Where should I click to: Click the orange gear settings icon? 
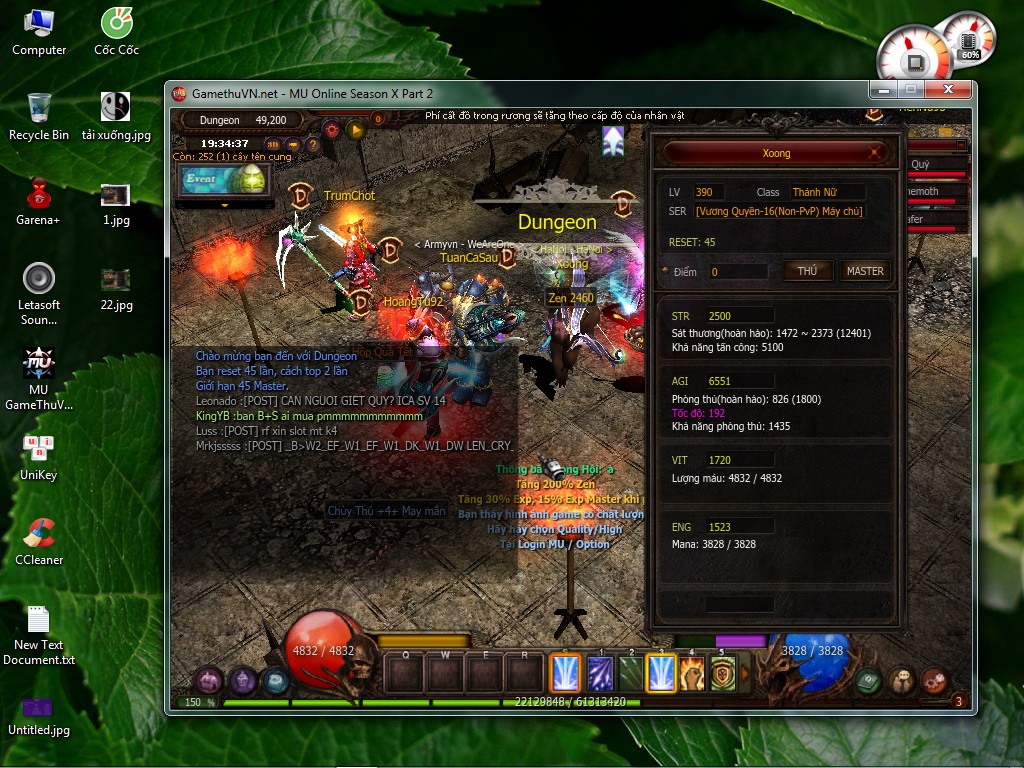[x=332, y=129]
